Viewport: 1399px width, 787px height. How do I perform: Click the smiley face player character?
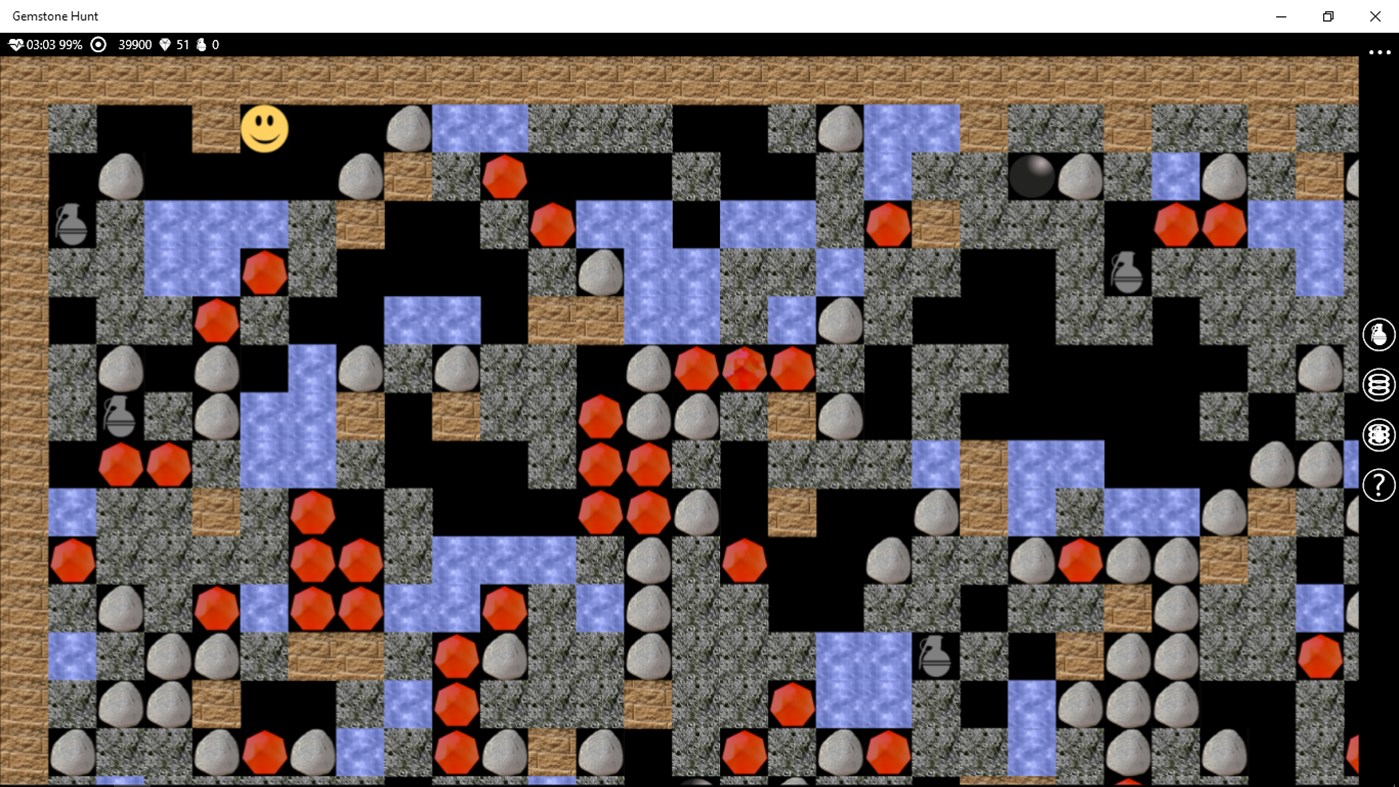point(264,129)
